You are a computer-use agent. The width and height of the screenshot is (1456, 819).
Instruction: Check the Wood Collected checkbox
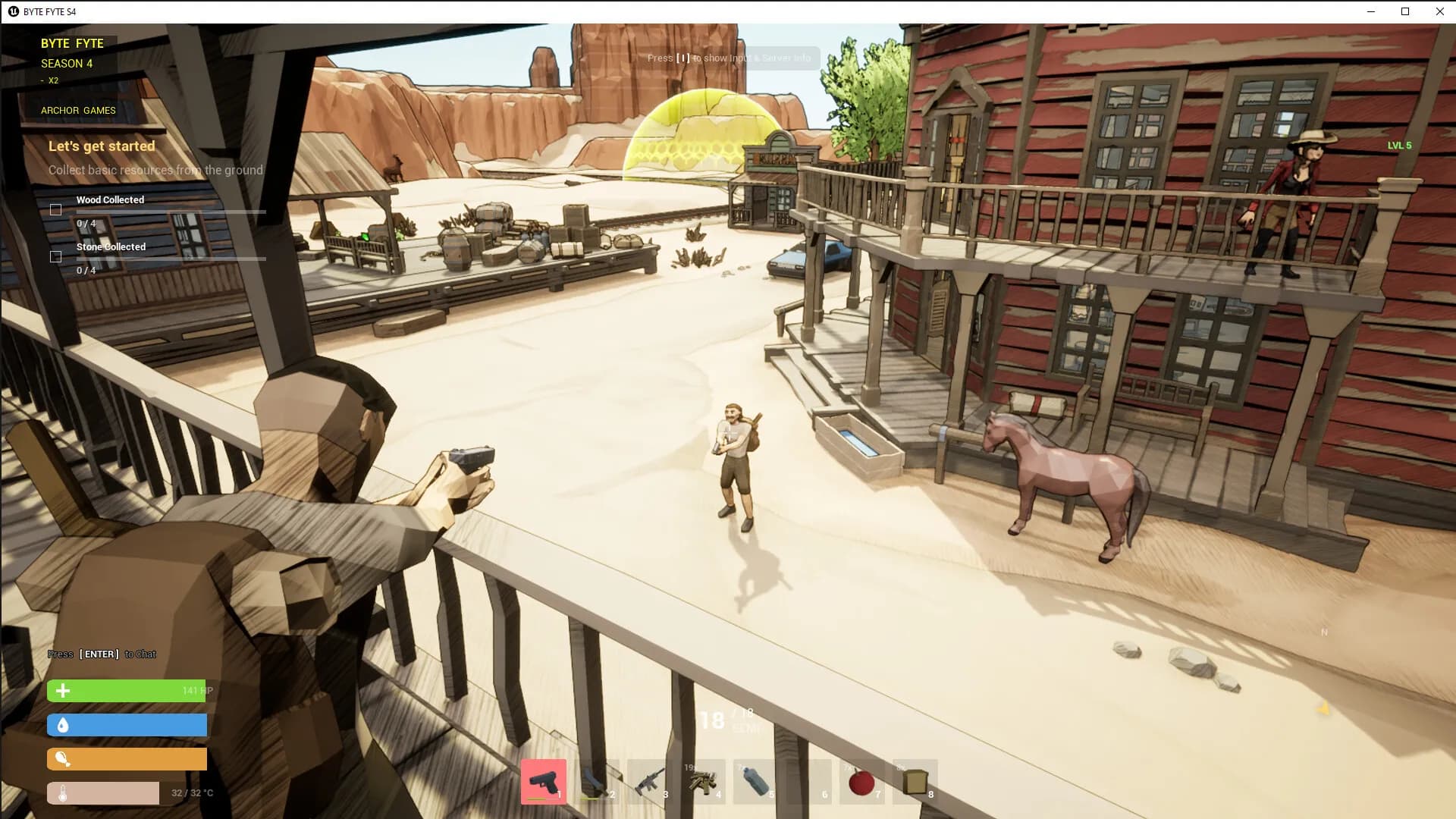click(56, 209)
